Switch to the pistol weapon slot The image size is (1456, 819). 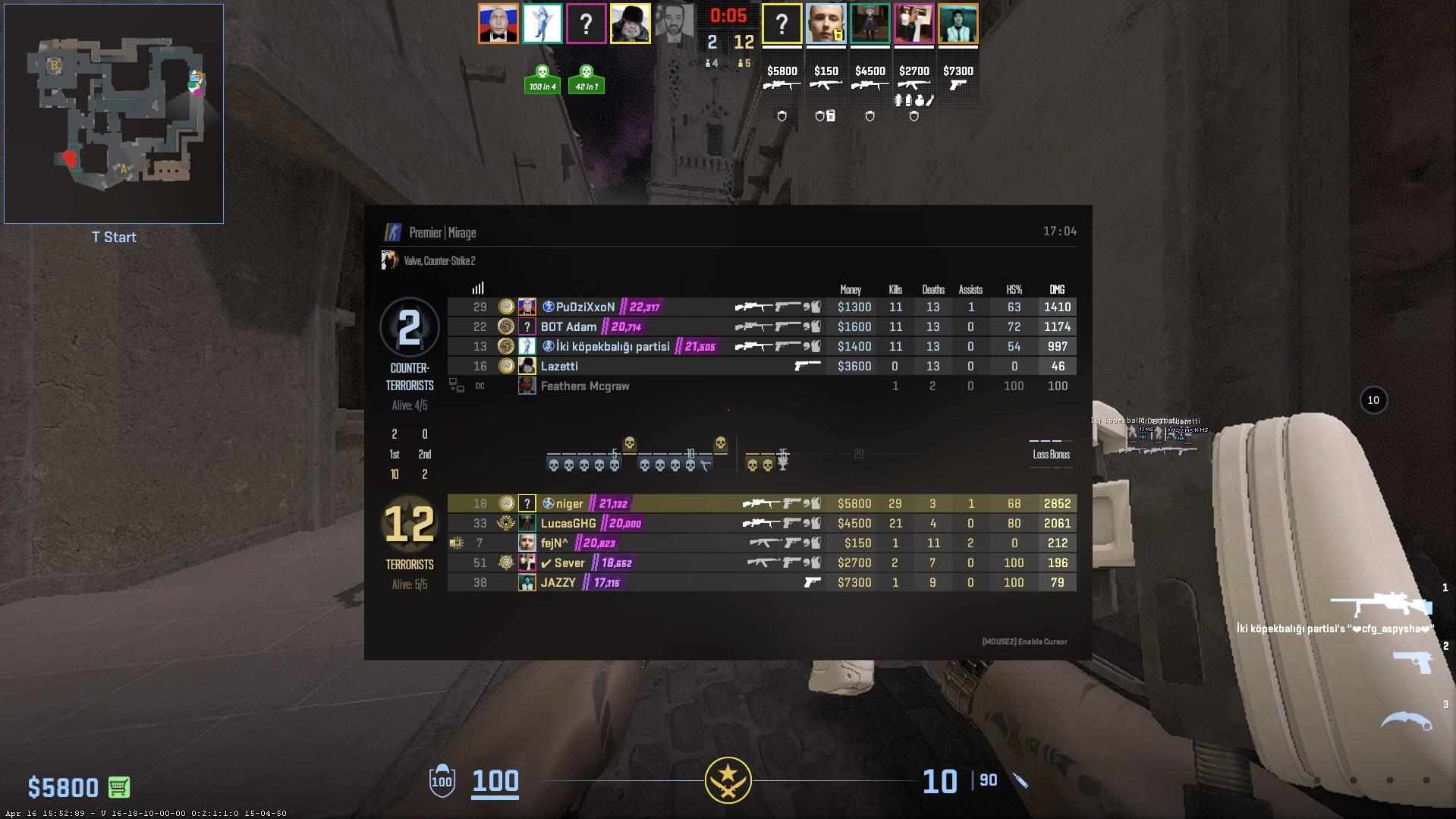coord(1412,662)
